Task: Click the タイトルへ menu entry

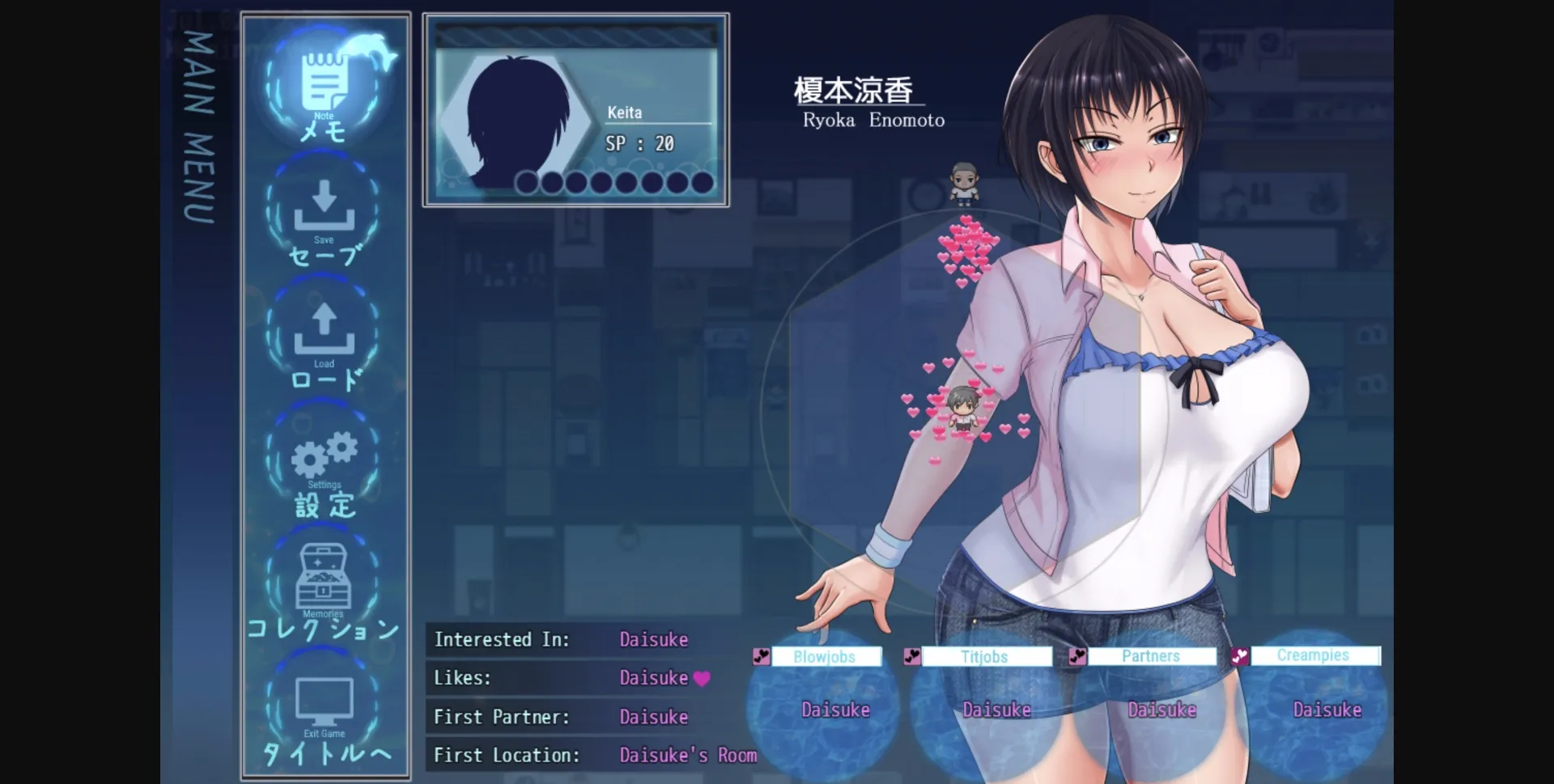Action: 323,752
